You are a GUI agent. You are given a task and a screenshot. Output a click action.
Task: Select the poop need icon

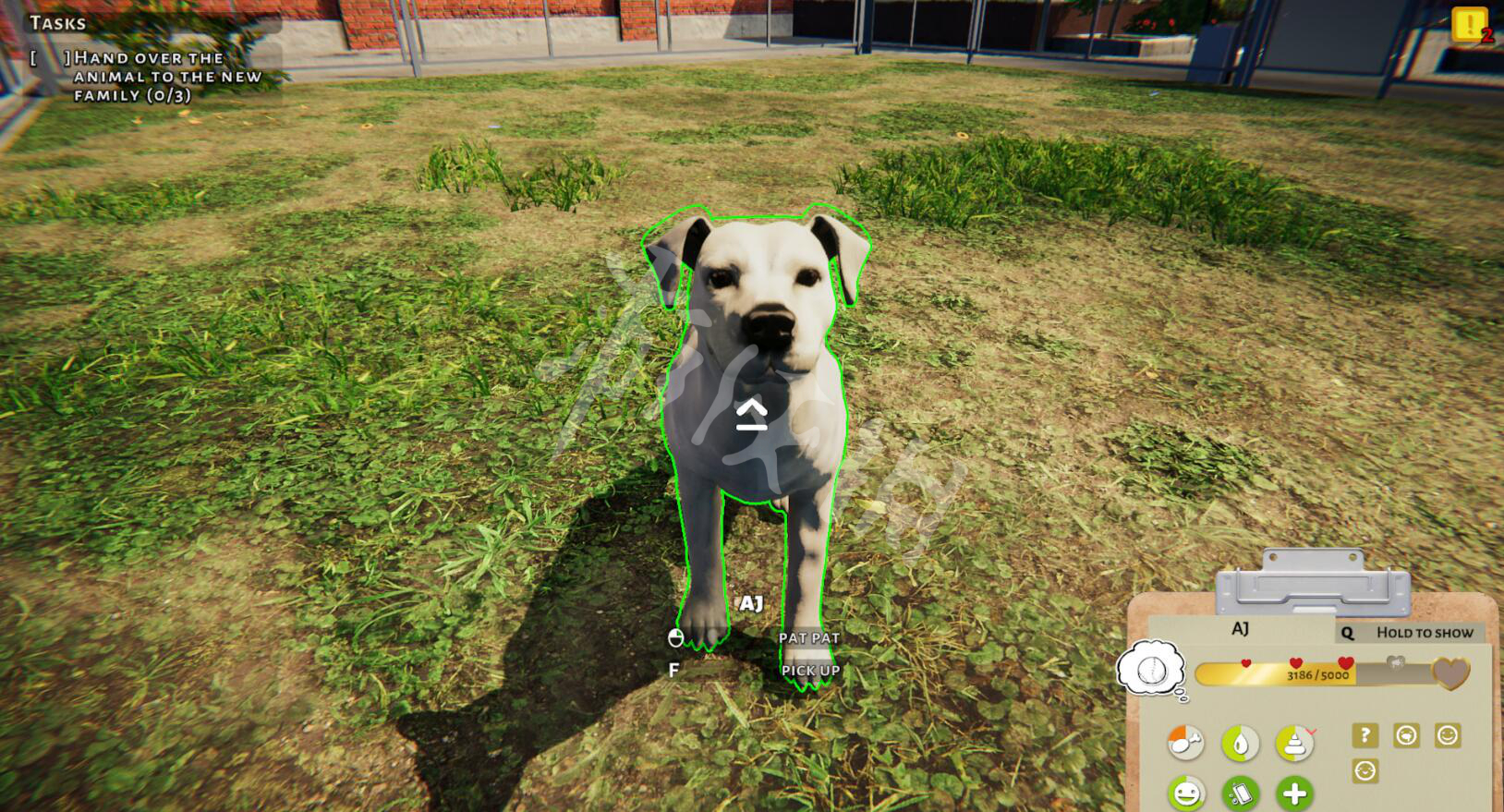(1293, 742)
